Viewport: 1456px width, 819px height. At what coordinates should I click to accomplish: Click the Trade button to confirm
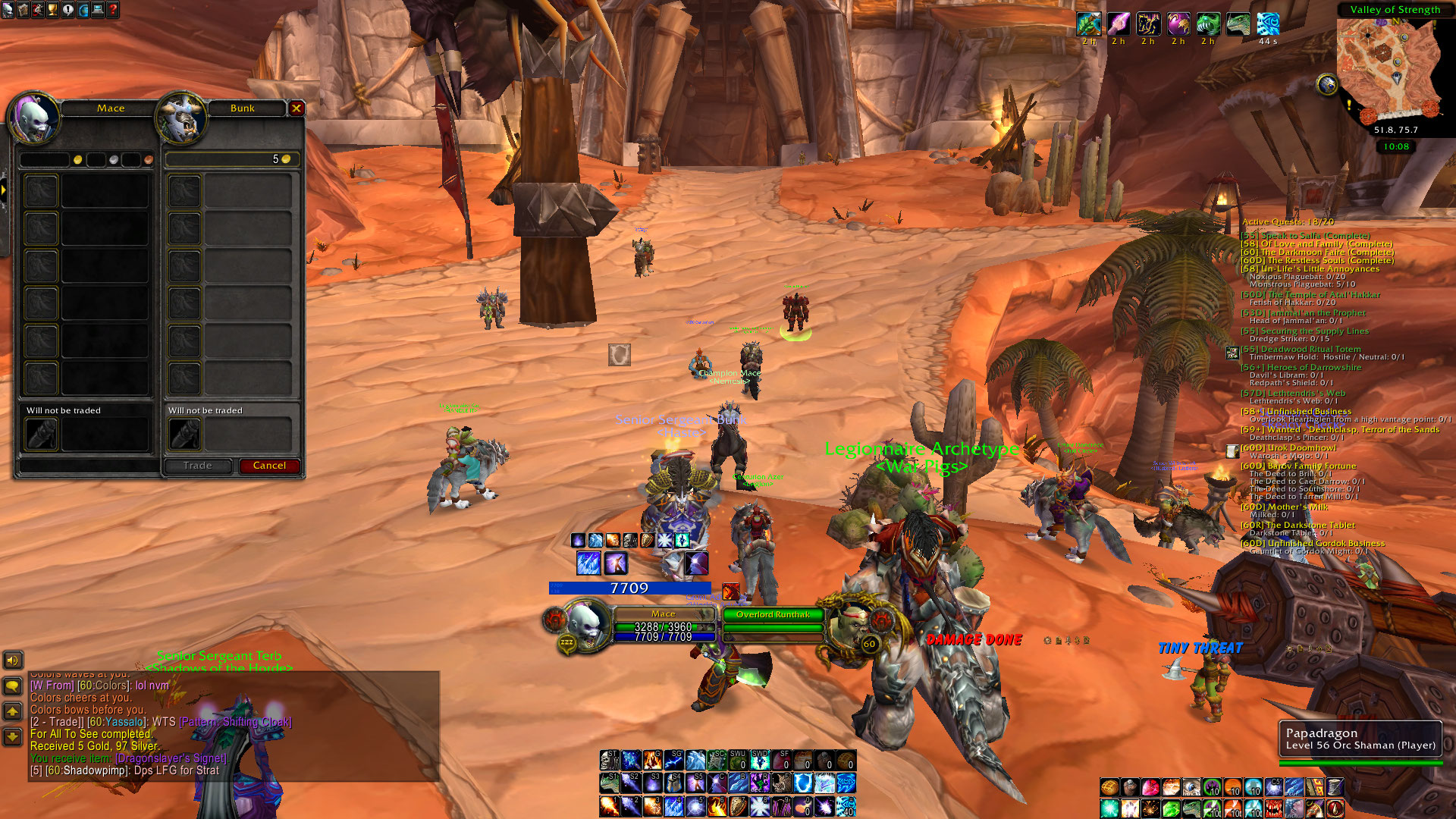coord(197,466)
